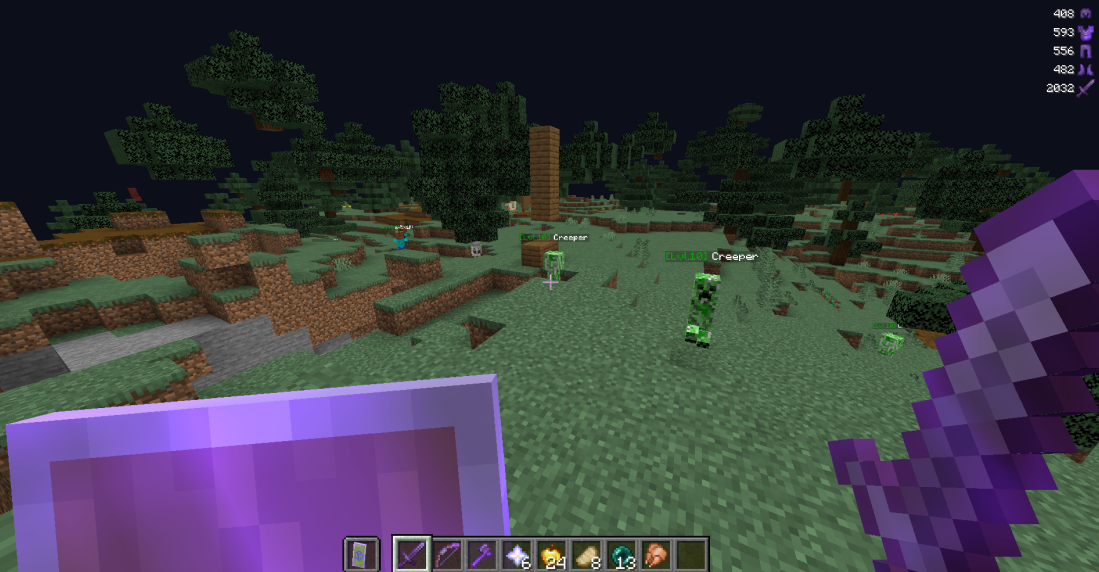Screen dimensions: 1099x572
Task: Click the helmet durability icon
Action: [x=1085, y=13]
